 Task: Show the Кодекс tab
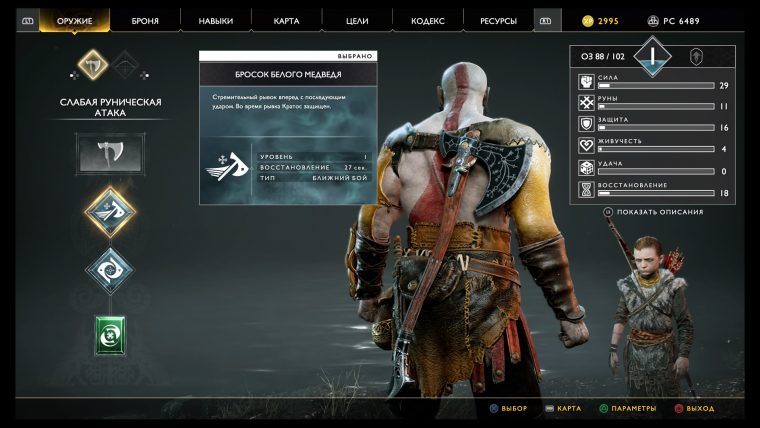tap(426, 20)
